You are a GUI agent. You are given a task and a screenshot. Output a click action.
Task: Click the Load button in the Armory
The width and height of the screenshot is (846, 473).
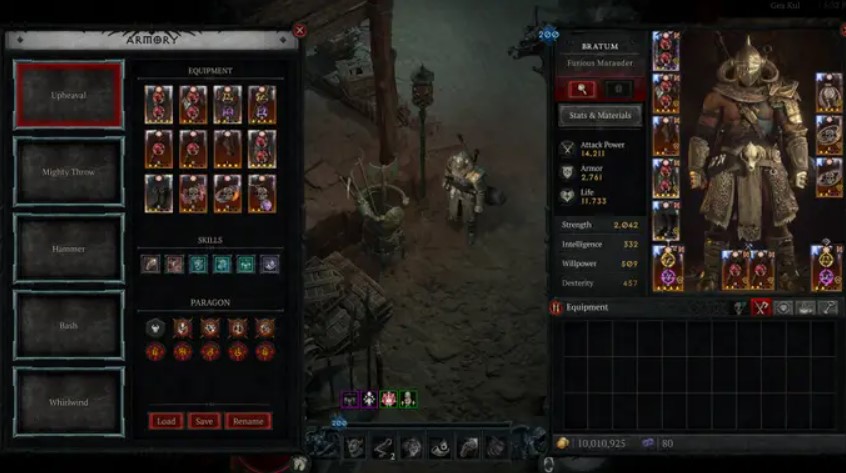point(166,421)
